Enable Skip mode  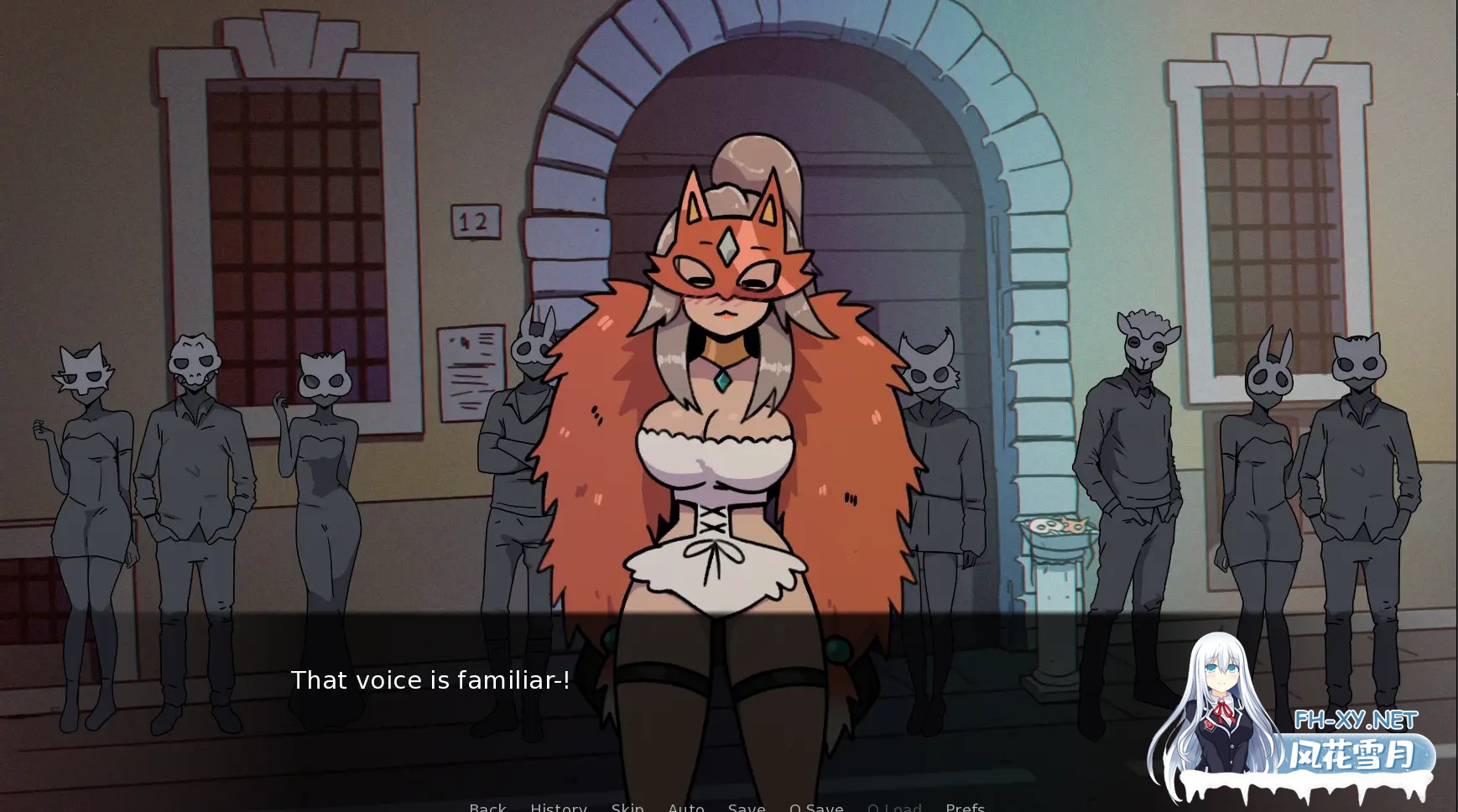627,807
